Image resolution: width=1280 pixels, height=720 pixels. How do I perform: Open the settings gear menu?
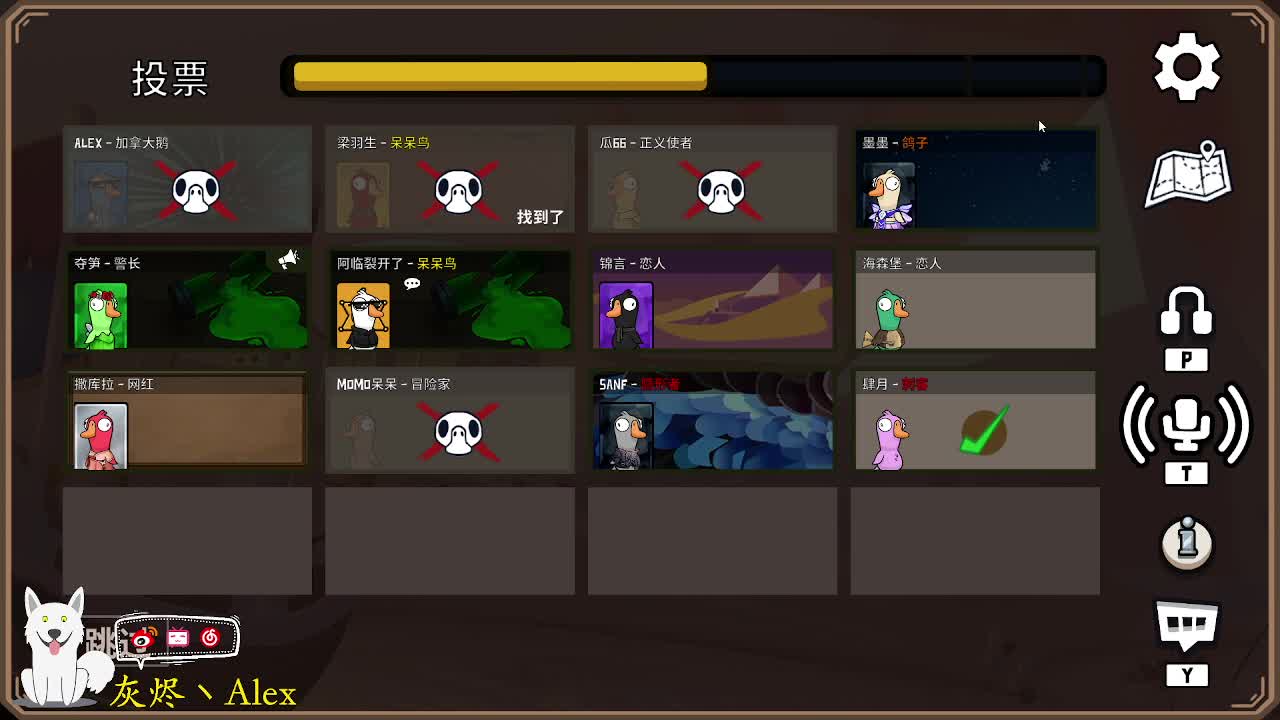[x=1186, y=66]
